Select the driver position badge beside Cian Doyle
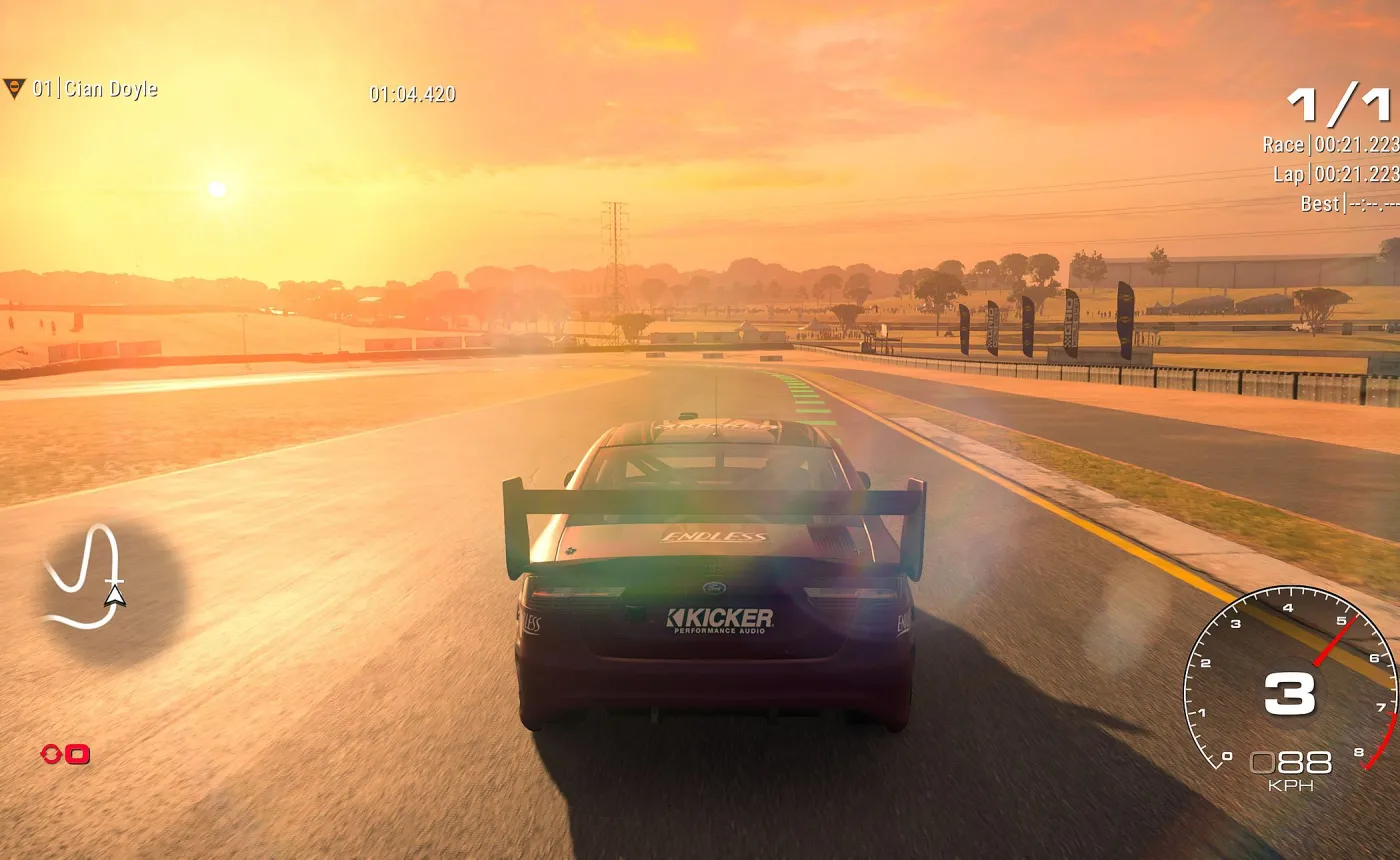The image size is (1400, 860). pos(14,88)
